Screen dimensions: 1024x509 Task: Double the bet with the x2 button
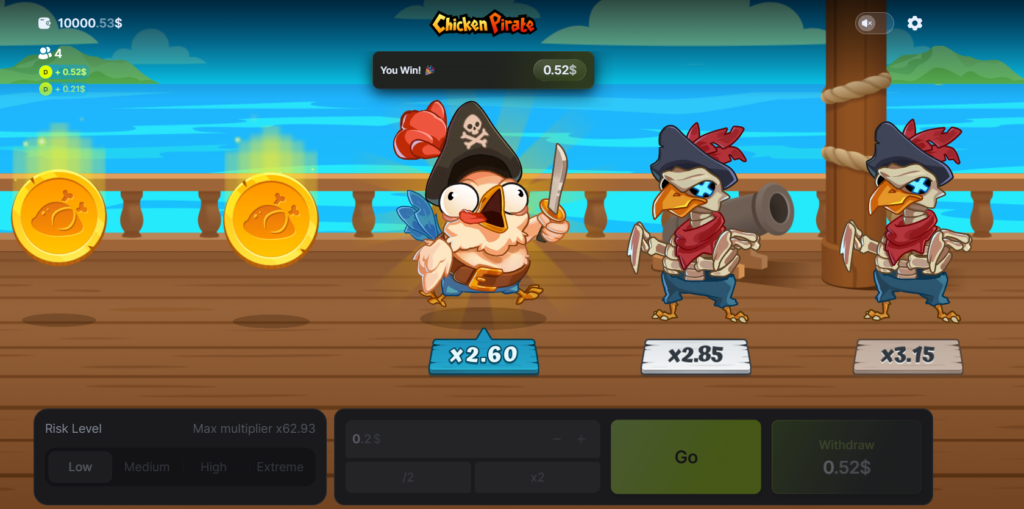[x=537, y=477]
